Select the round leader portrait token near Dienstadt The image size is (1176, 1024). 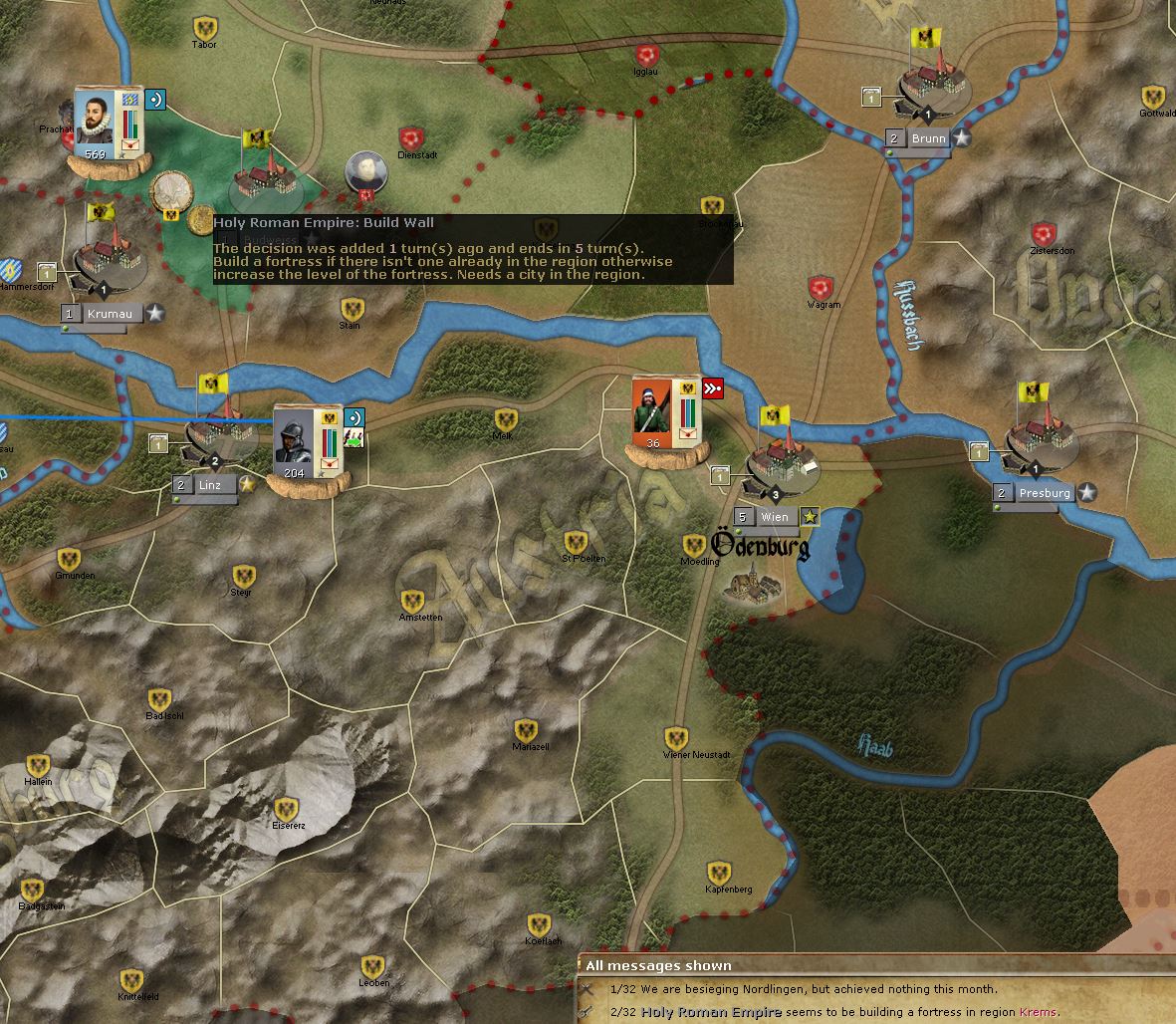click(365, 171)
